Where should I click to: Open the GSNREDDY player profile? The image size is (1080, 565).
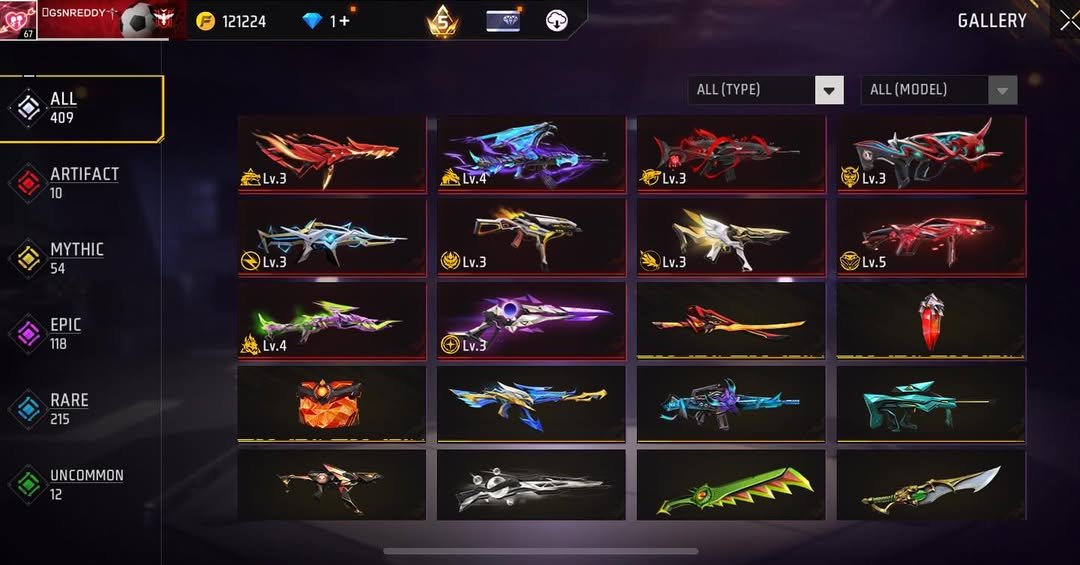(92, 20)
